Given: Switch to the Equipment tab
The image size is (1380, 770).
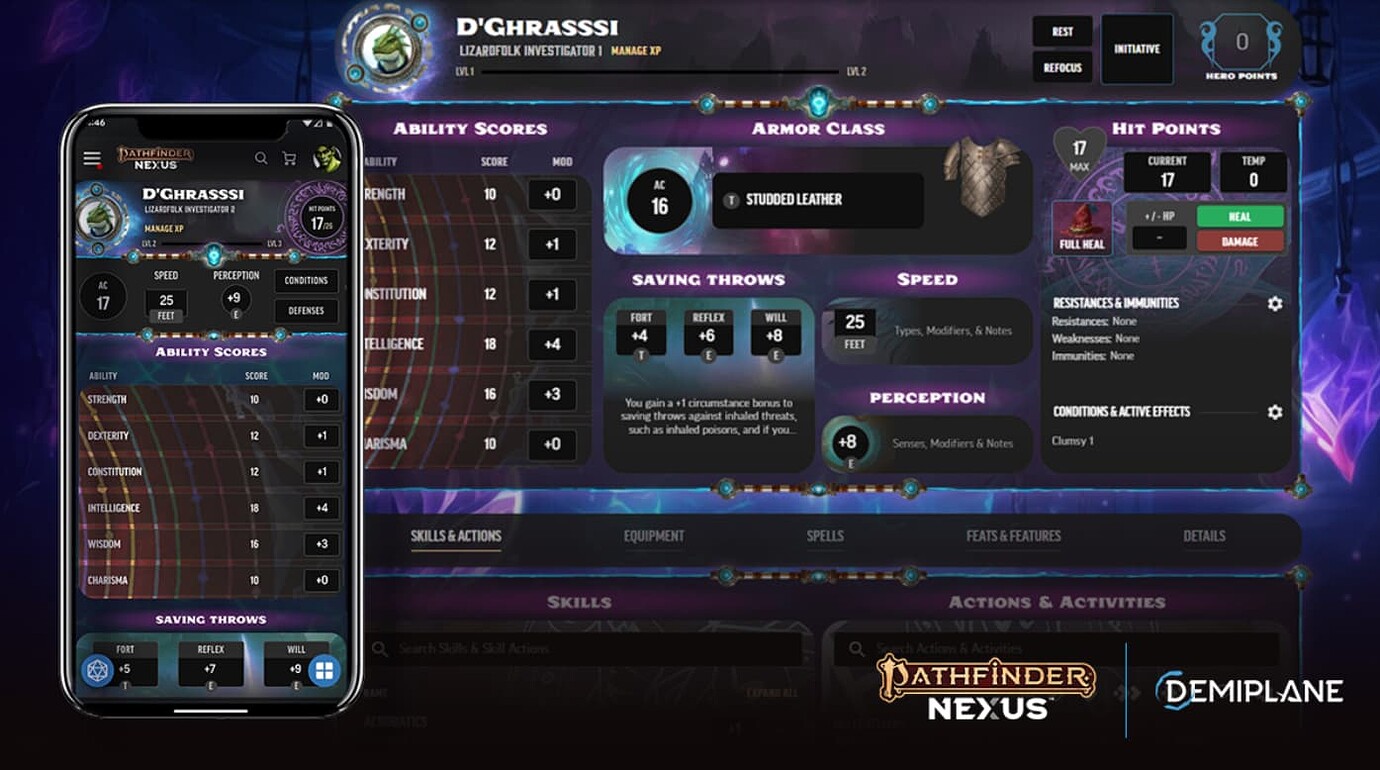Looking at the screenshot, I should coord(654,536).
